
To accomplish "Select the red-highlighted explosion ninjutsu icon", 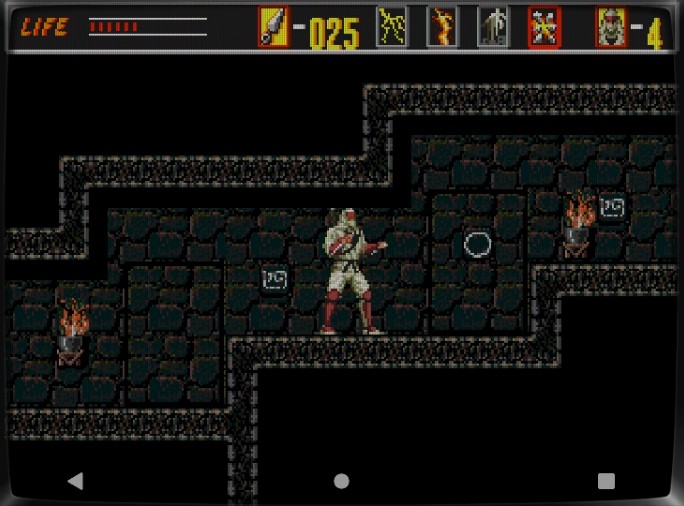I will (x=544, y=27).
